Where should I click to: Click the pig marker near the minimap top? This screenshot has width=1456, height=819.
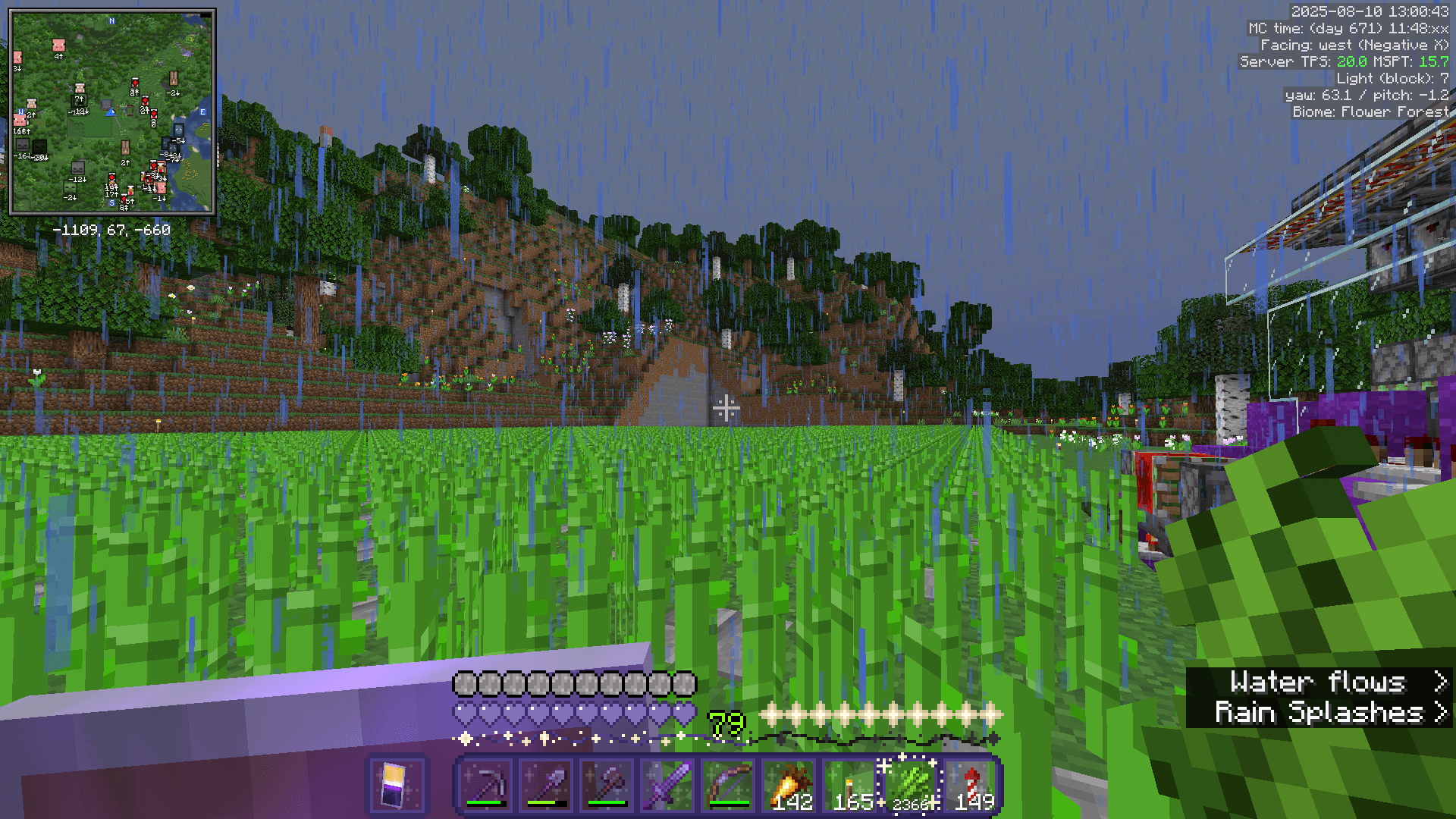(58, 46)
